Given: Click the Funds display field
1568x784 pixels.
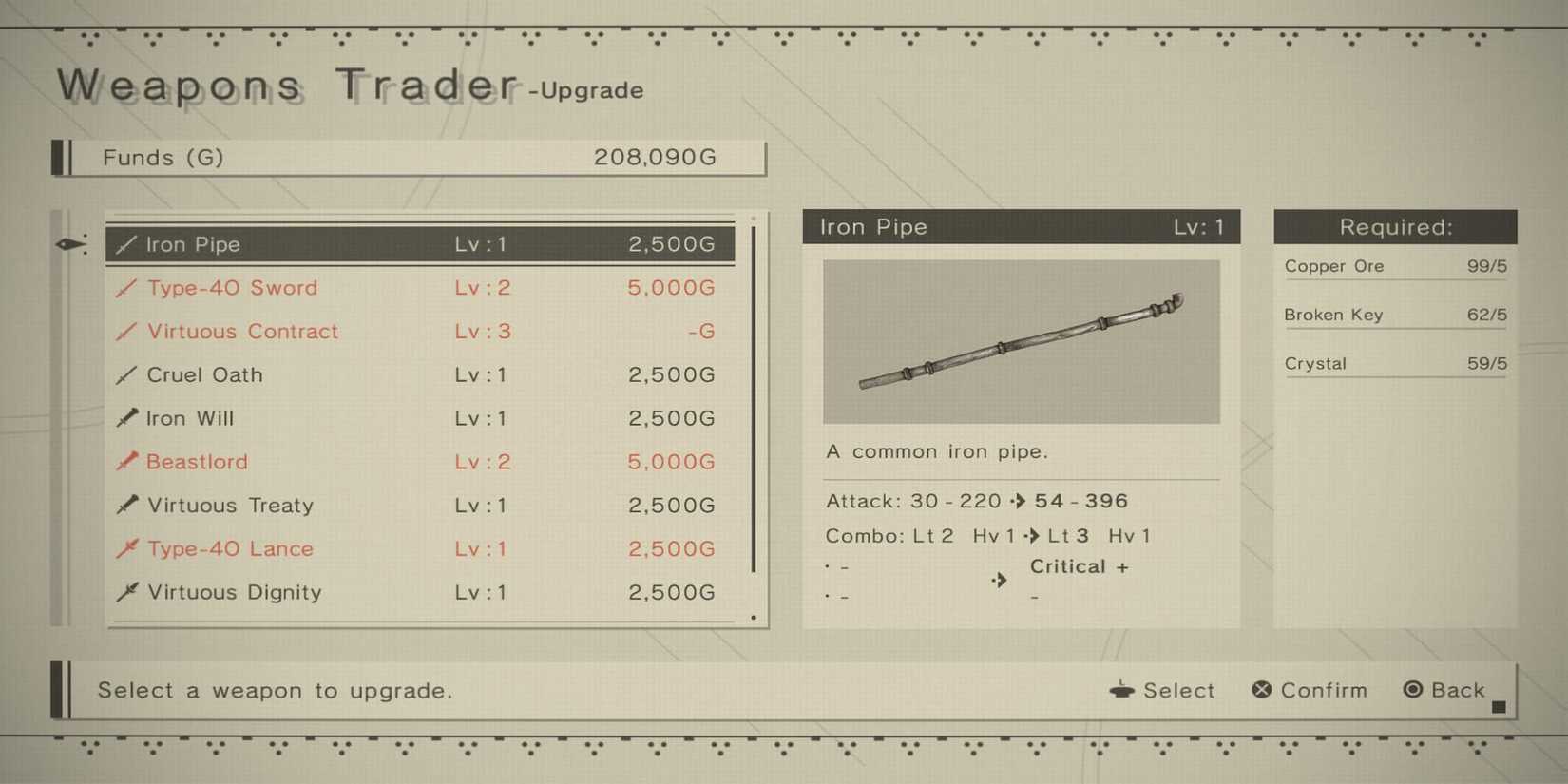Looking at the screenshot, I should click(x=409, y=158).
